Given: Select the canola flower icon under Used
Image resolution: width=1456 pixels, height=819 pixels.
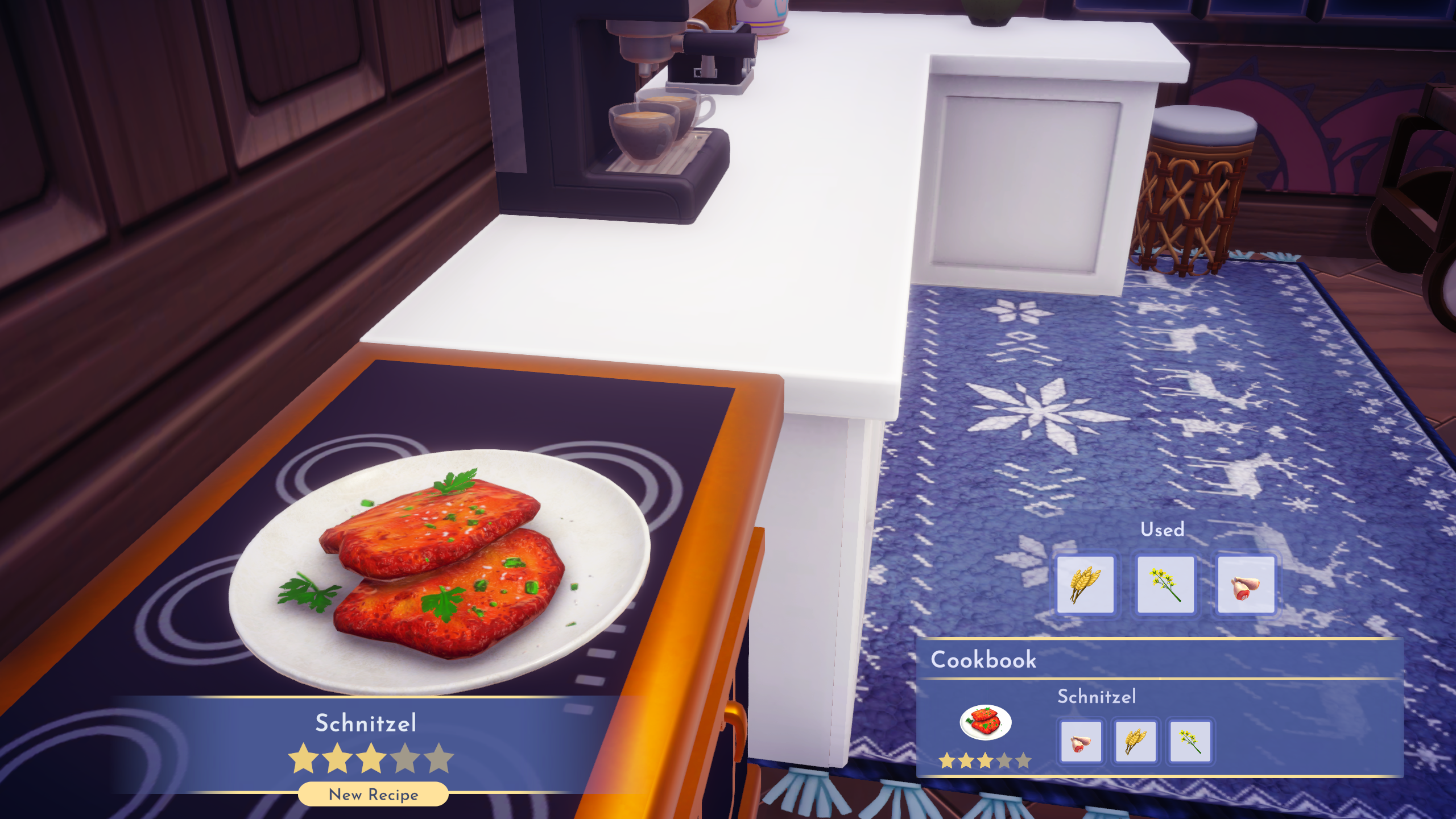Looking at the screenshot, I should [x=1165, y=584].
